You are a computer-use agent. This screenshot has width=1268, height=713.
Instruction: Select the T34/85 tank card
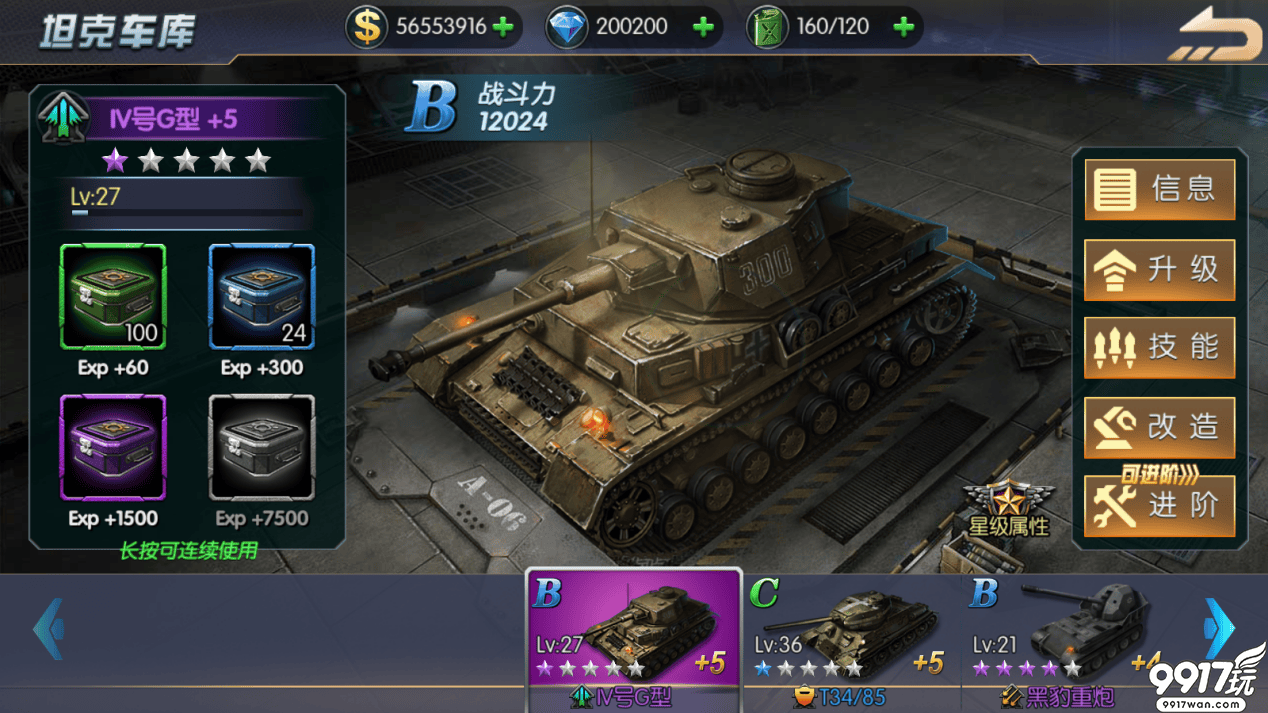coord(850,638)
